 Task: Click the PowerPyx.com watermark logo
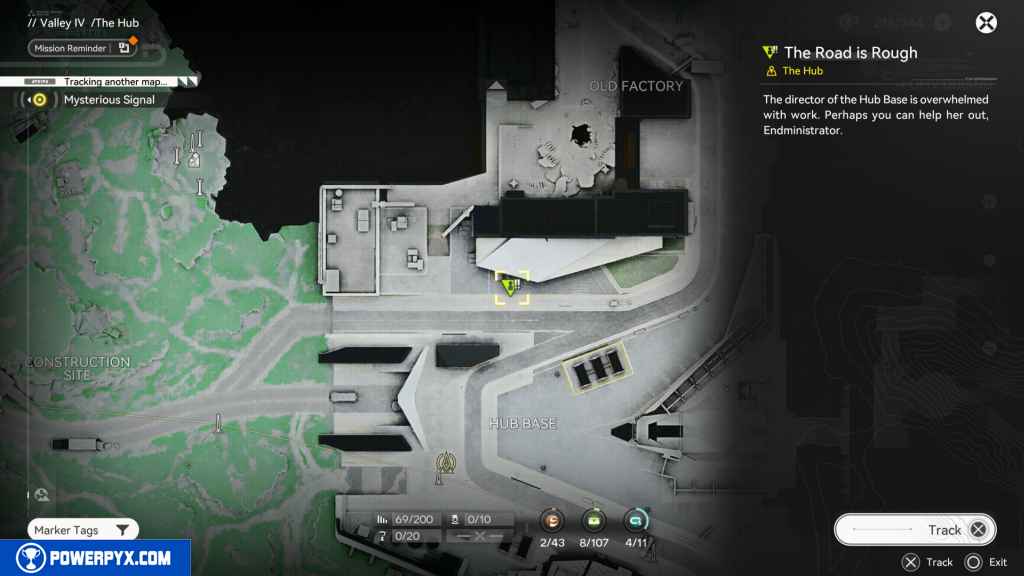(x=95, y=558)
